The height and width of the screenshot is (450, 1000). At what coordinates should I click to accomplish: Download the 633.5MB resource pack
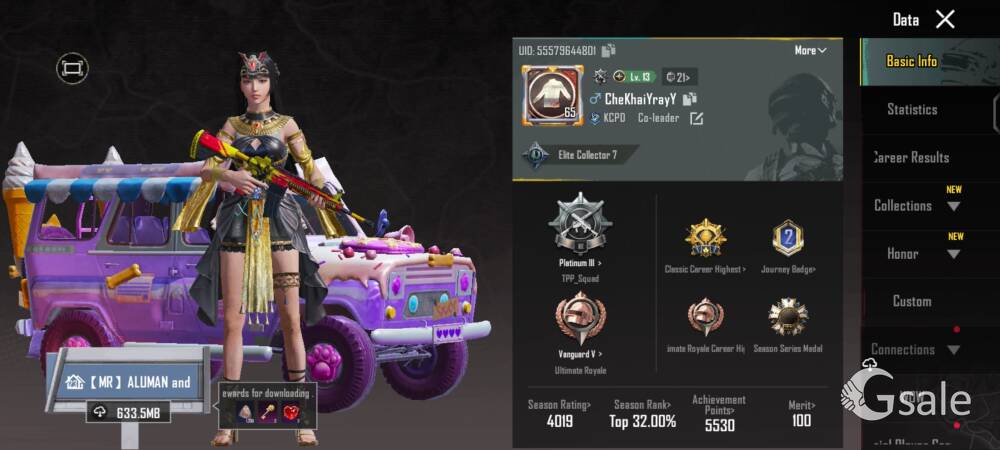click(127, 411)
